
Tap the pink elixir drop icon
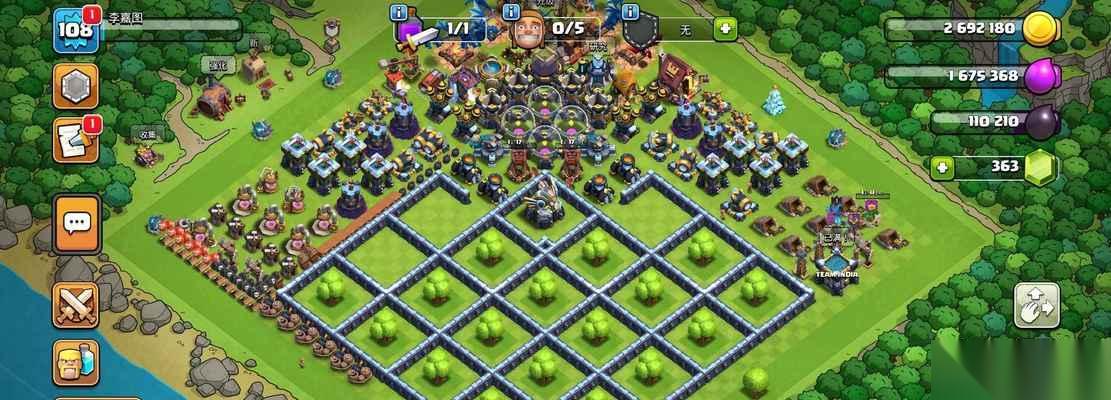1040,76
